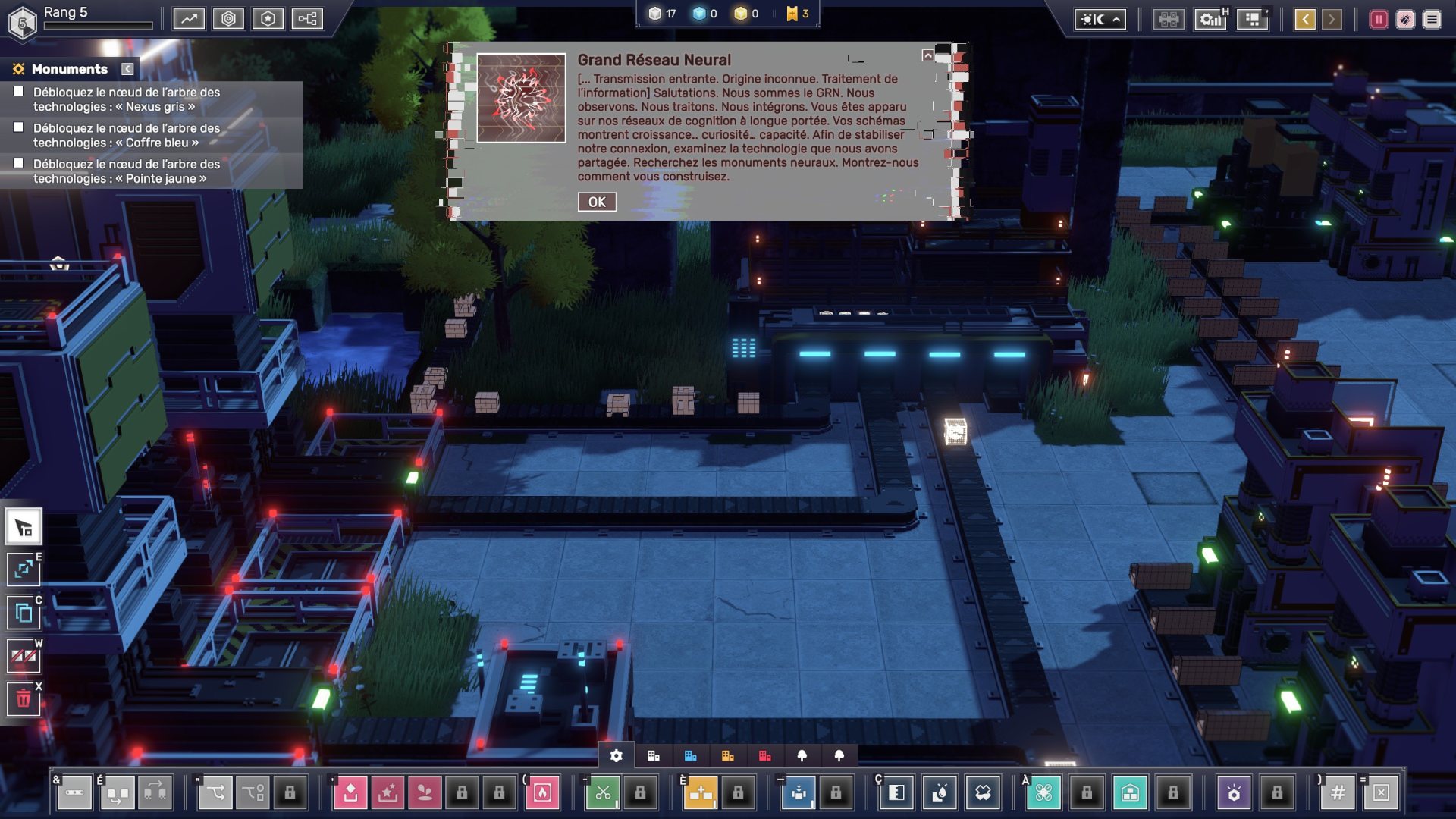Select the pink fire building slot
This screenshot has height=819, width=1456.
[x=542, y=793]
